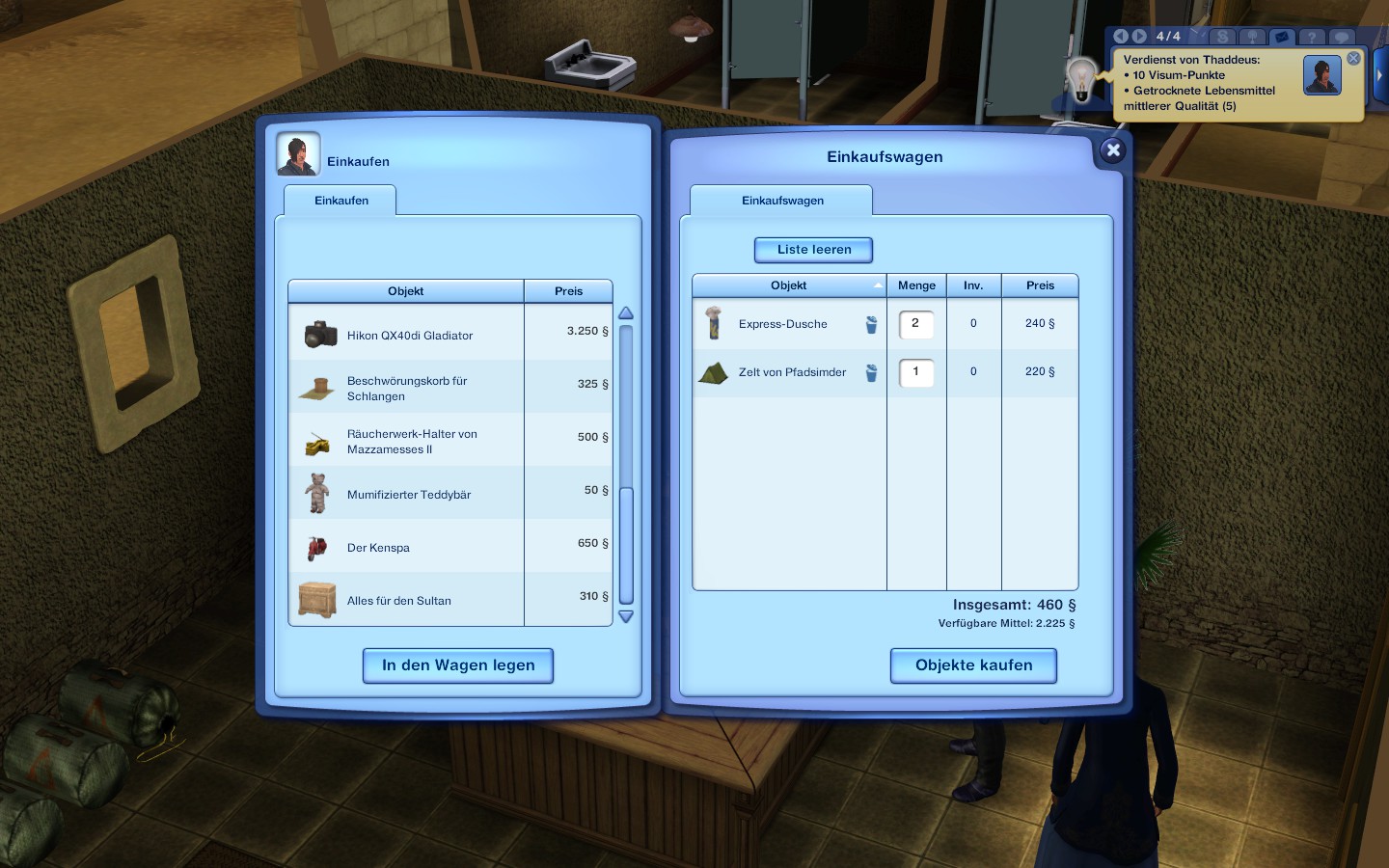This screenshot has height=868, width=1389.
Task: Select the Hikon QX40di Gladiator camera icon
Action: tap(319, 332)
